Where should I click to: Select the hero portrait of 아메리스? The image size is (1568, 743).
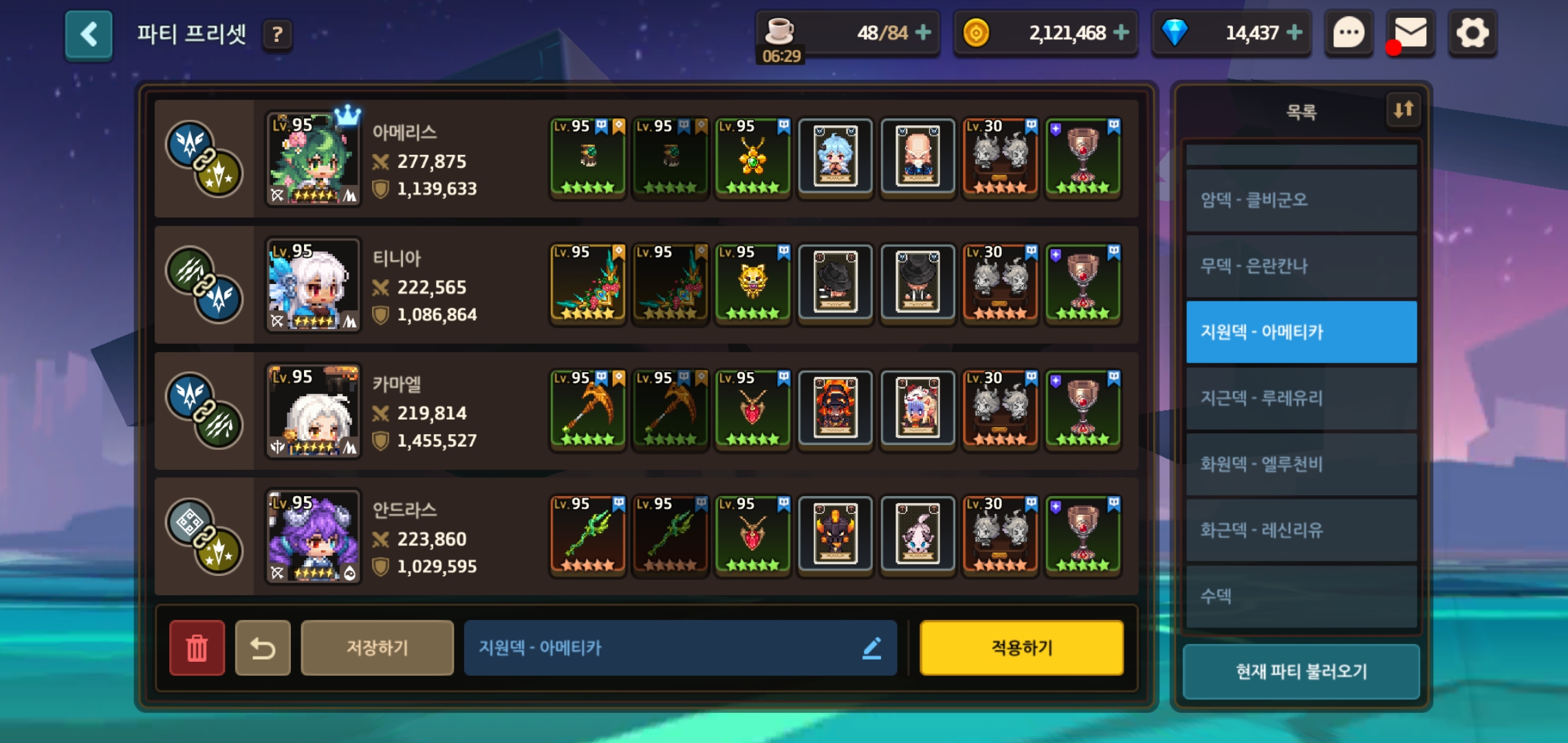(x=313, y=160)
